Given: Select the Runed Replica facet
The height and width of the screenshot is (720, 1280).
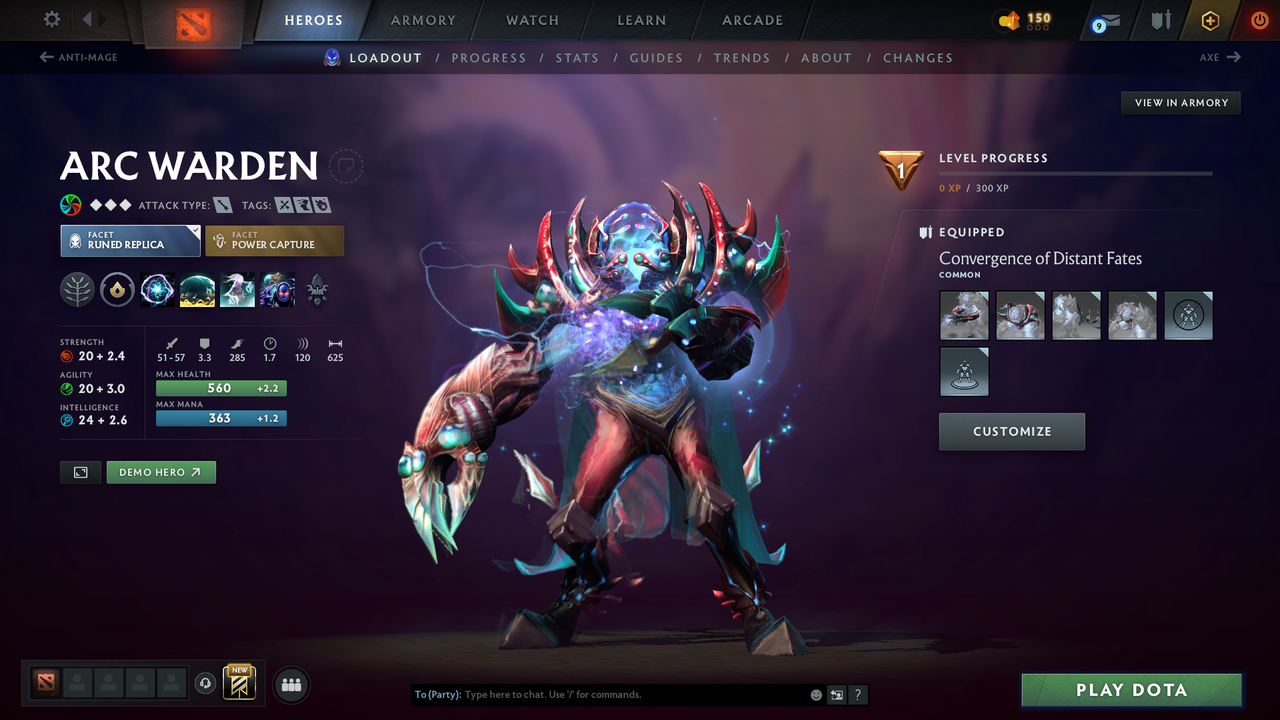Looking at the screenshot, I should point(130,240).
